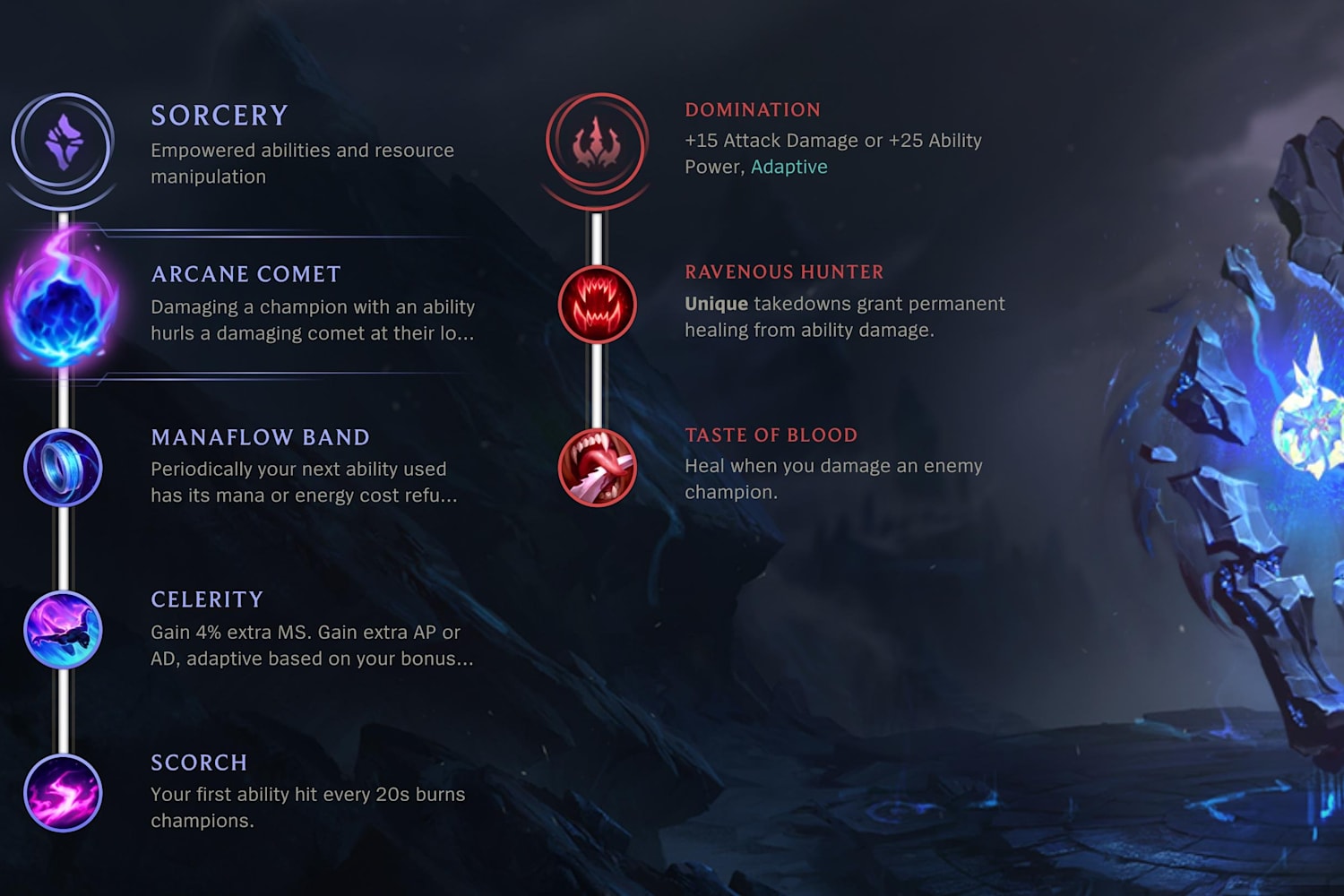Pick the Scorch rune icon
The image size is (1344, 896).
(x=63, y=793)
